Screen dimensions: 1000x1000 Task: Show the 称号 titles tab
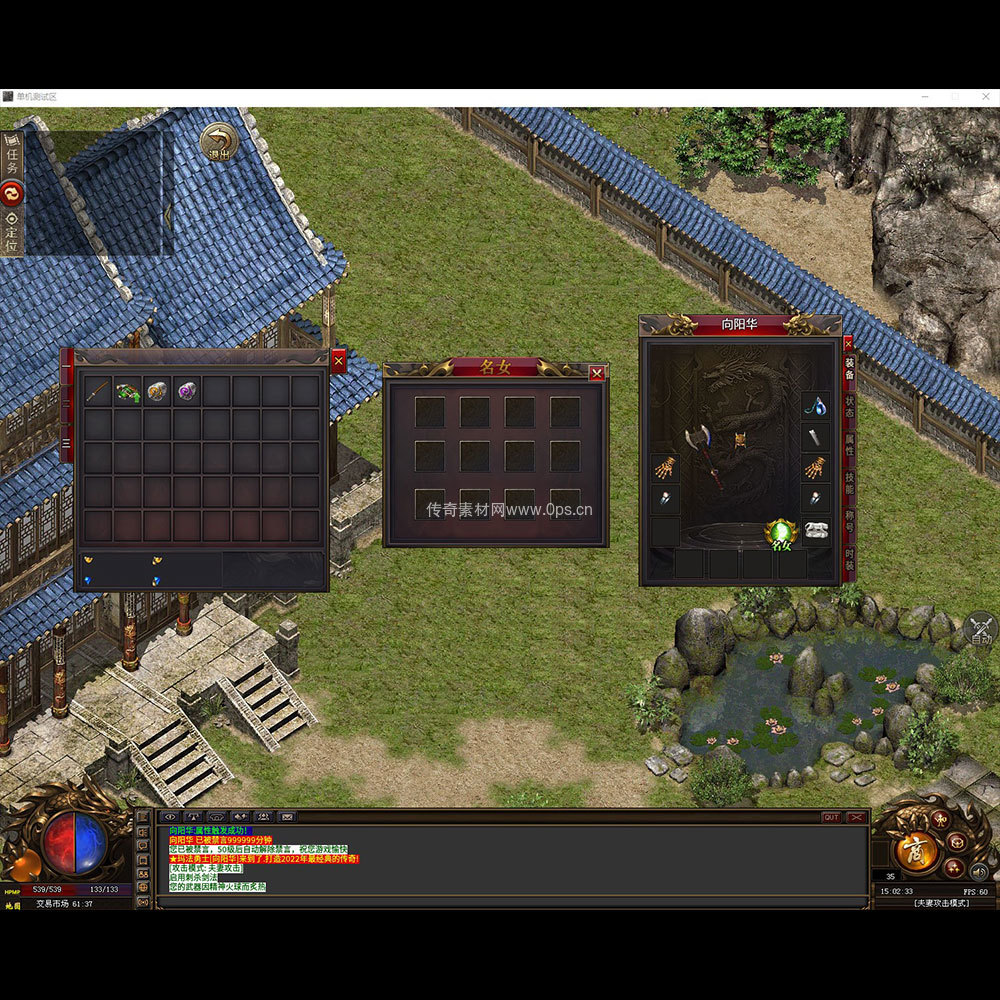[849, 520]
